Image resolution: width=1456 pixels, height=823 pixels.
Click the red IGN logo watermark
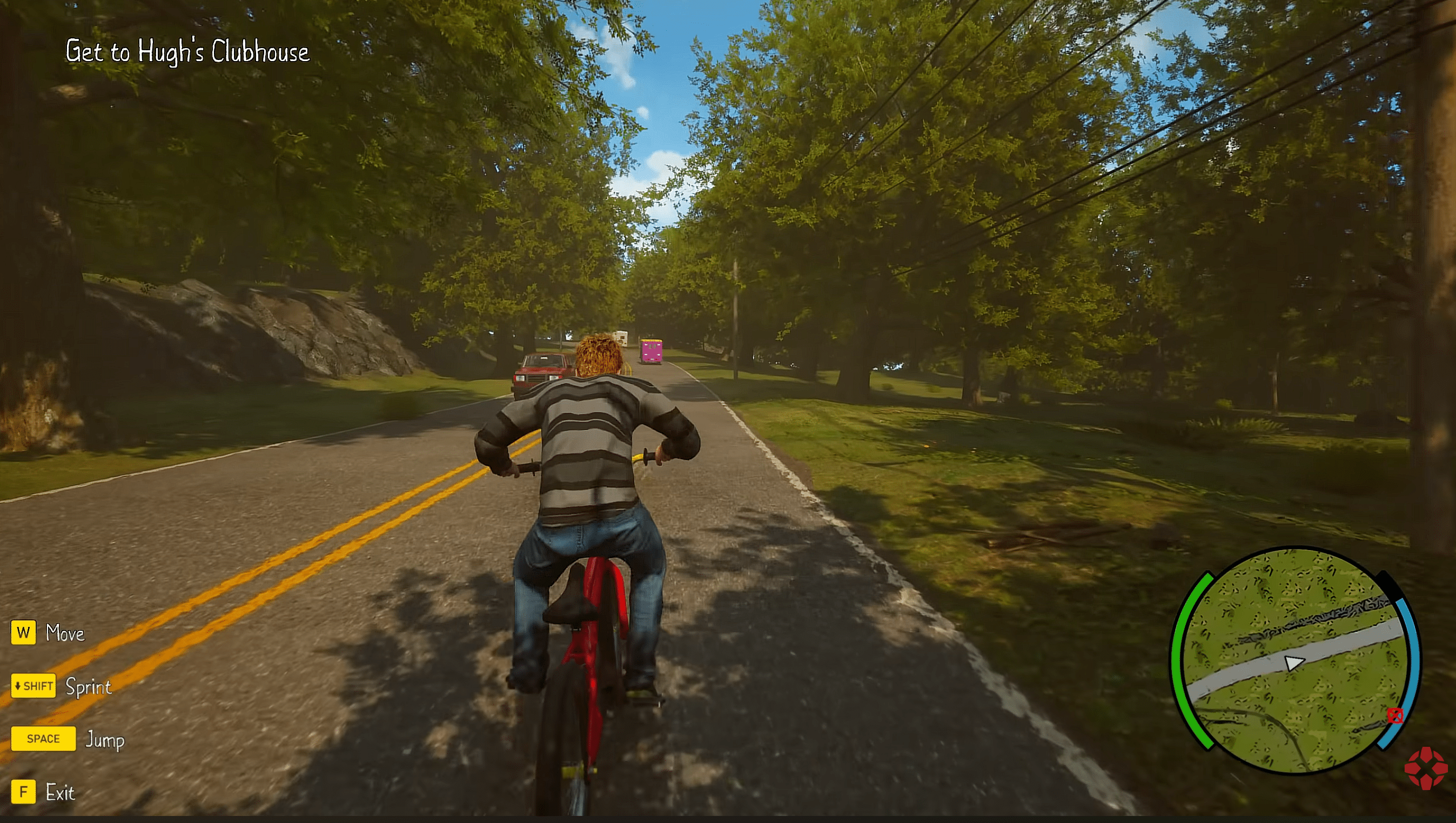[1426, 767]
